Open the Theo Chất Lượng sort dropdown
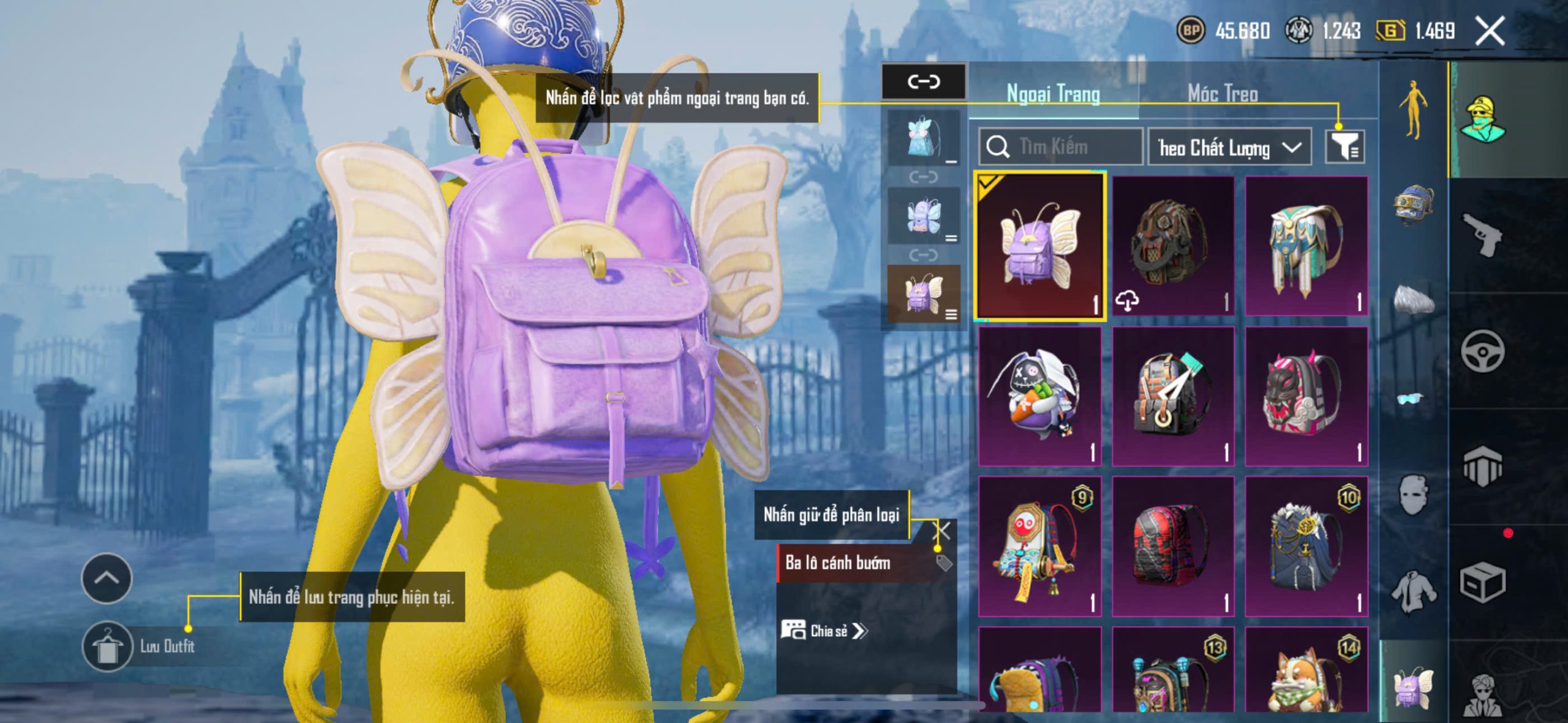Viewport: 1568px width, 723px height. coord(1229,148)
